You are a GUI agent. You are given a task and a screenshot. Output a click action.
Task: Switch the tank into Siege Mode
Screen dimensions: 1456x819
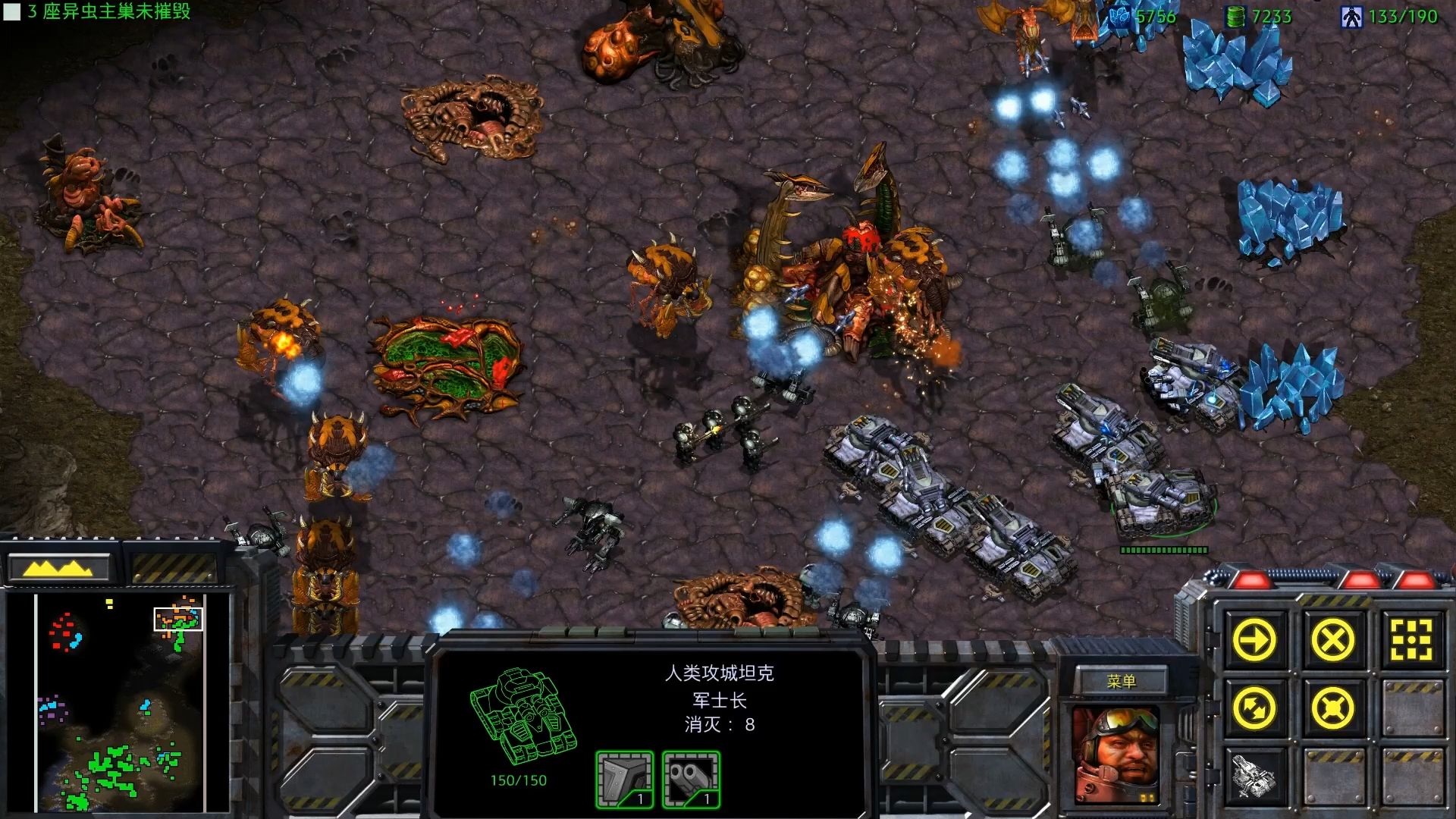pyautogui.click(x=1254, y=776)
